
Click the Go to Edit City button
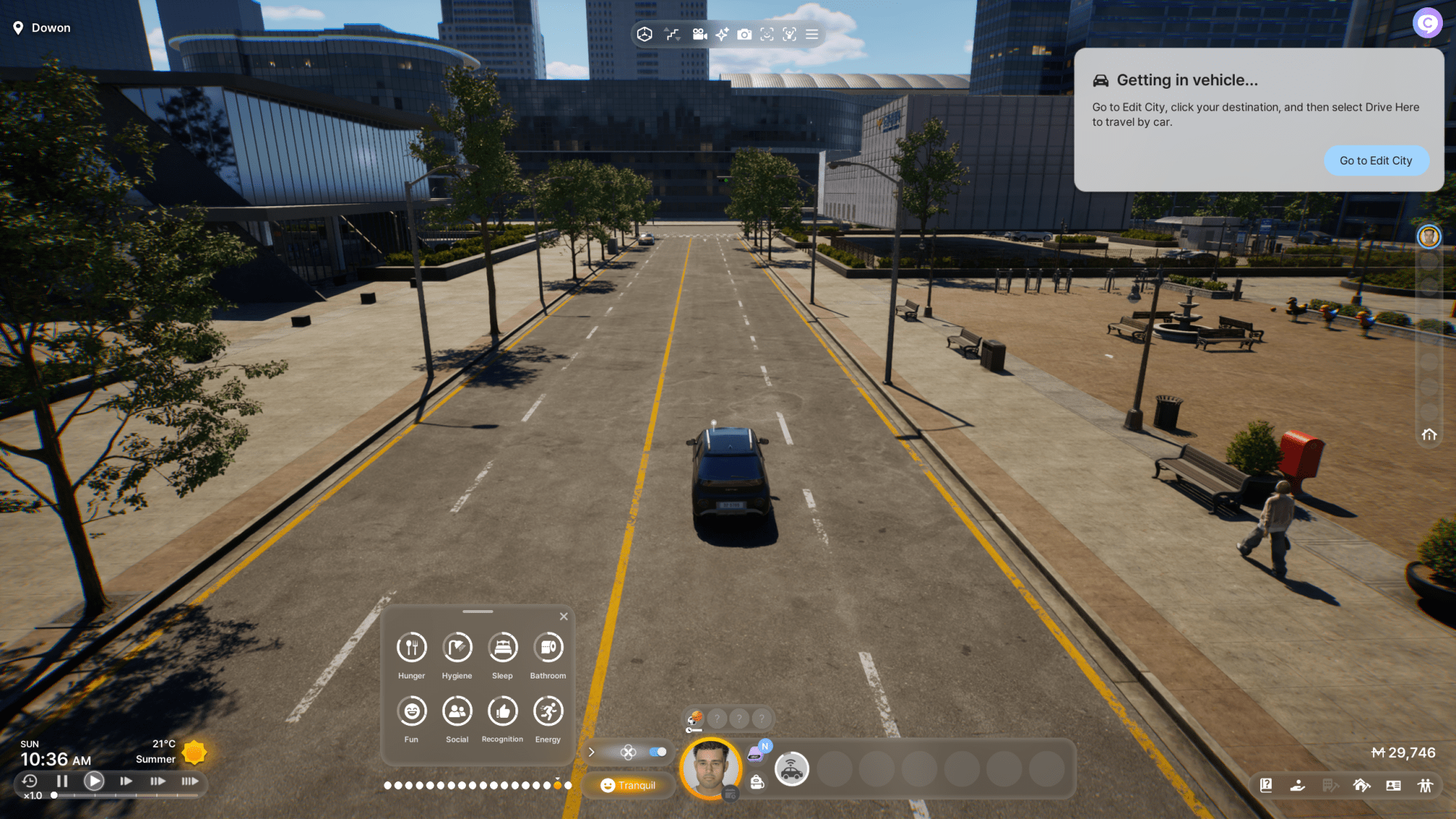tap(1376, 160)
